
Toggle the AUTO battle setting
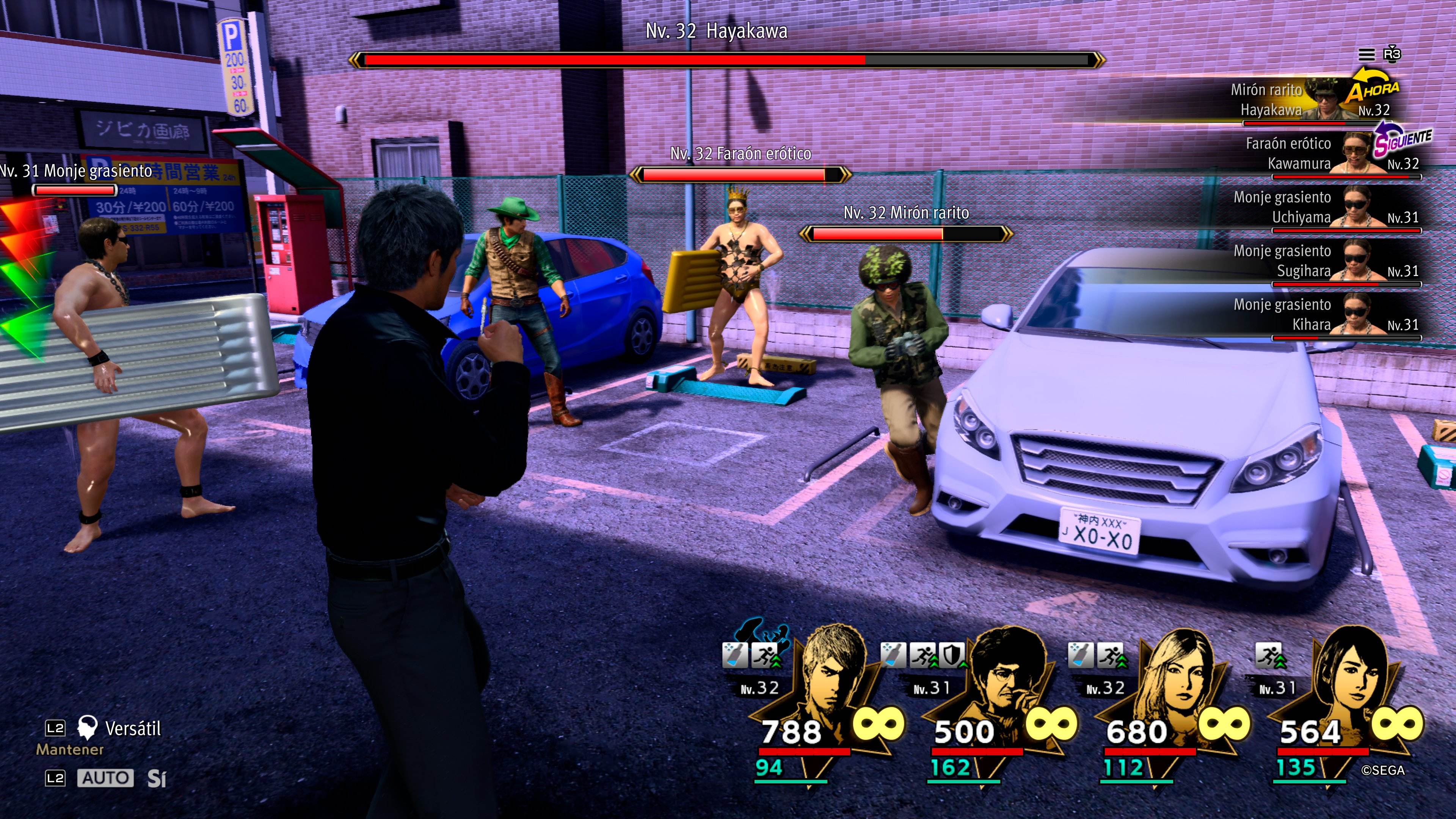point(105,778)
